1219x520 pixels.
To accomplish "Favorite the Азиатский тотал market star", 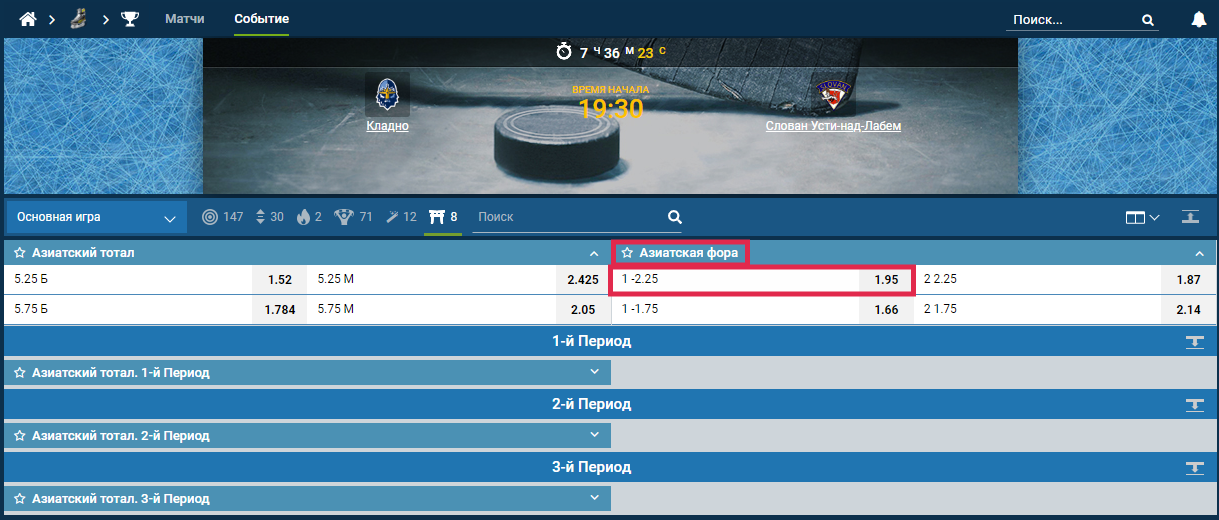I will (19, 253).
